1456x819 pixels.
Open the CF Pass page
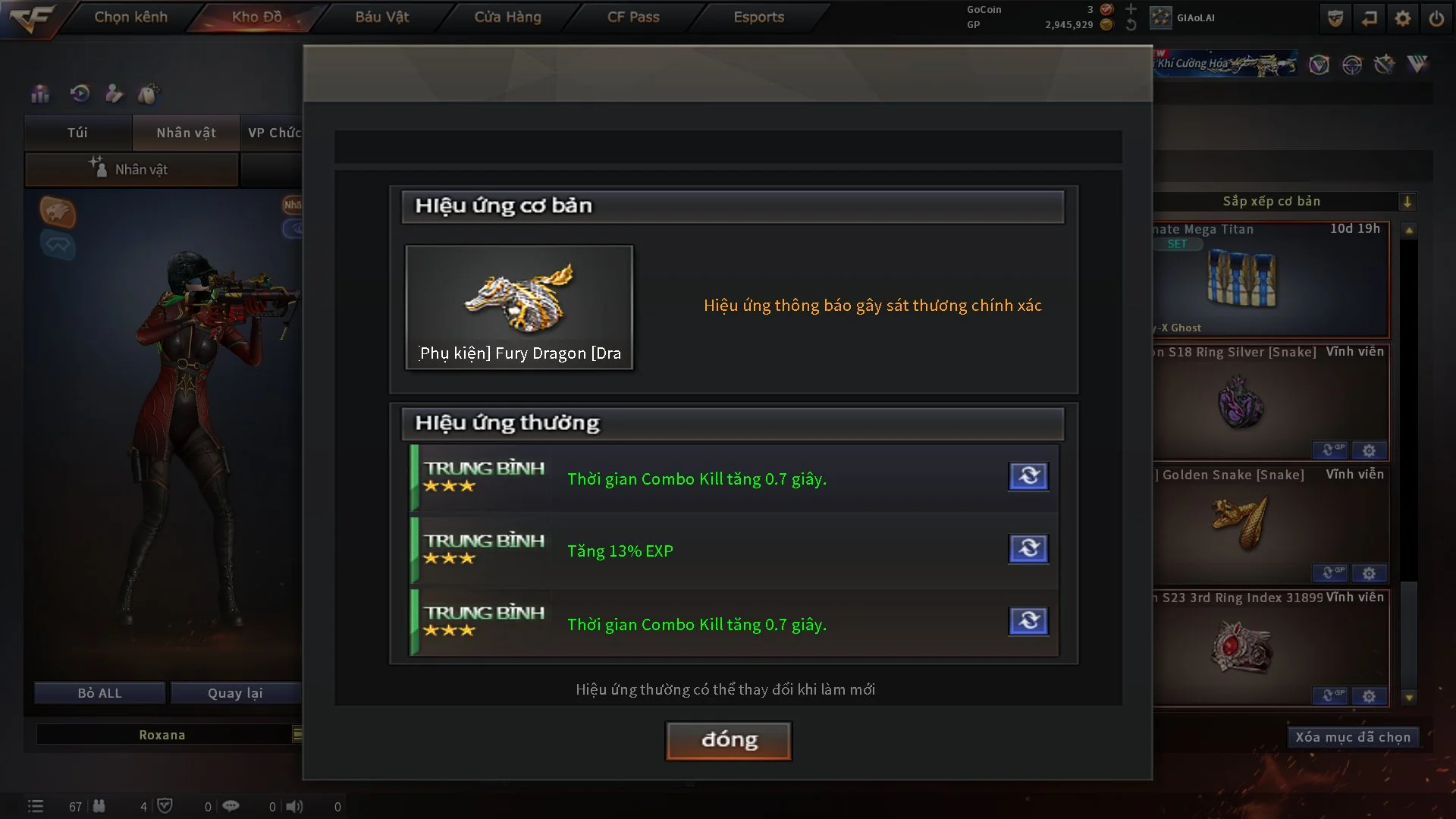pyautogui.click(x=633, y=17)
